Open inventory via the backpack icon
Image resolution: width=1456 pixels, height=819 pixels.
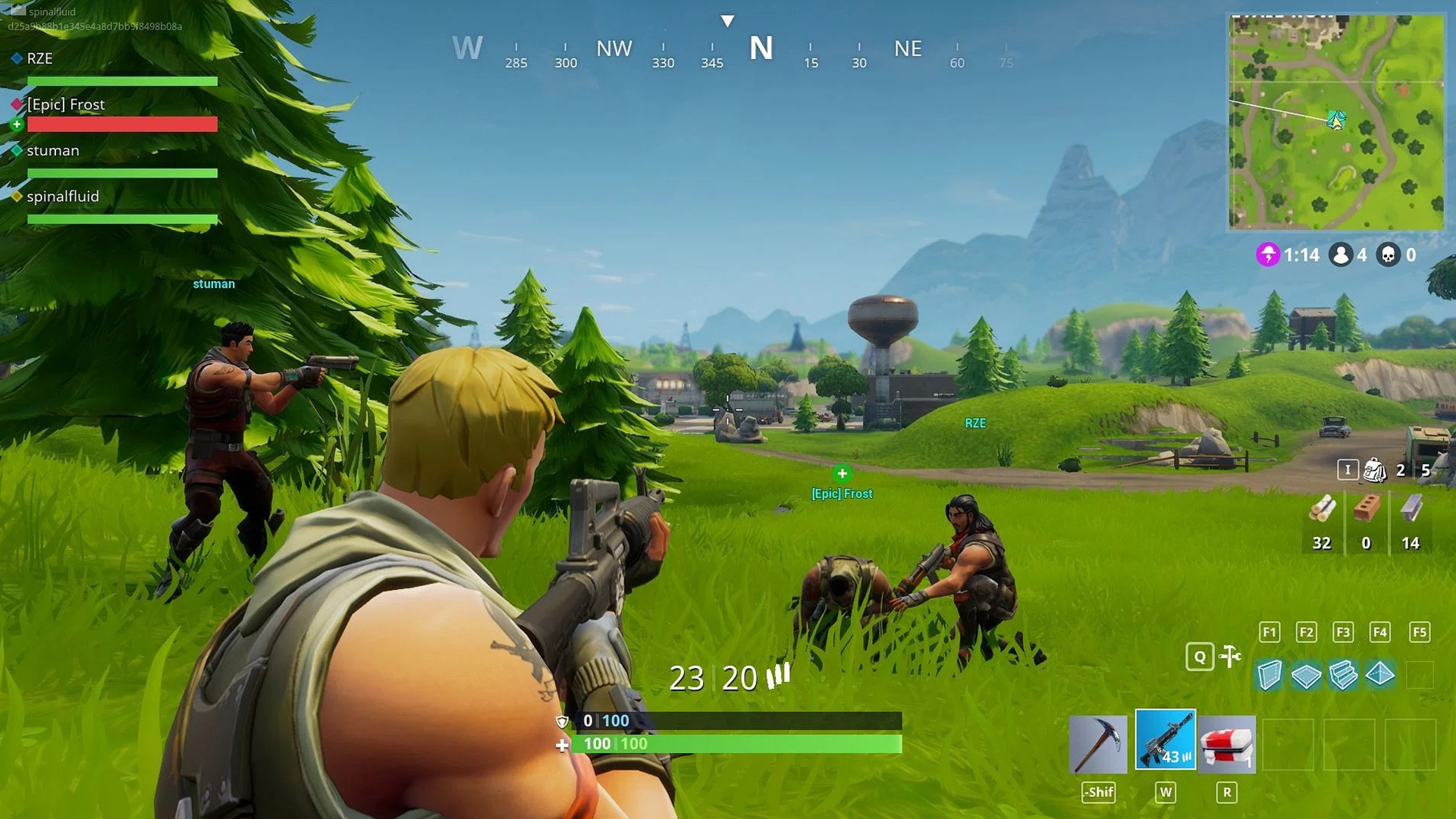coord(1377,469)
